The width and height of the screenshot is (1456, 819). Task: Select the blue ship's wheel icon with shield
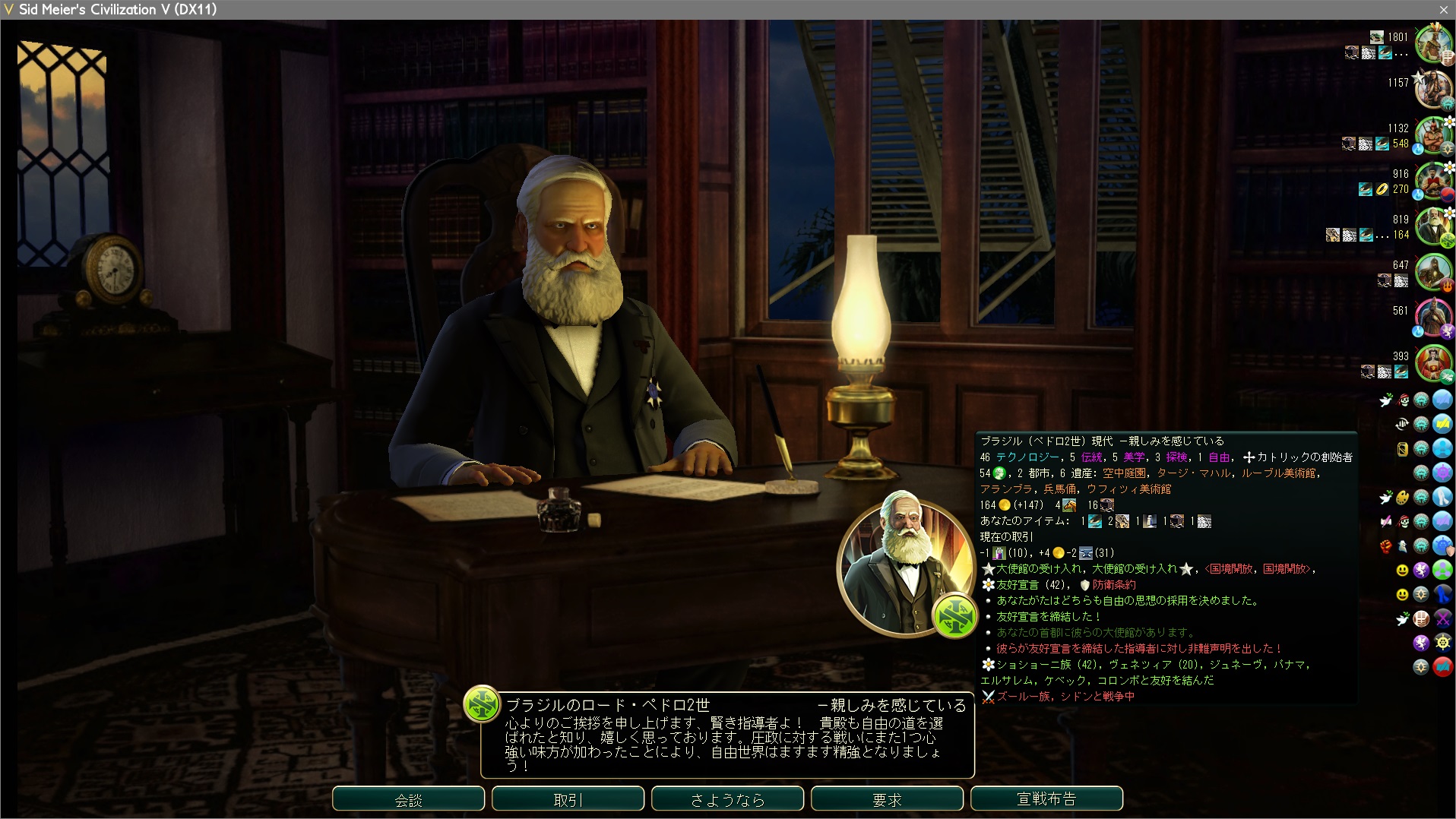1442,545
